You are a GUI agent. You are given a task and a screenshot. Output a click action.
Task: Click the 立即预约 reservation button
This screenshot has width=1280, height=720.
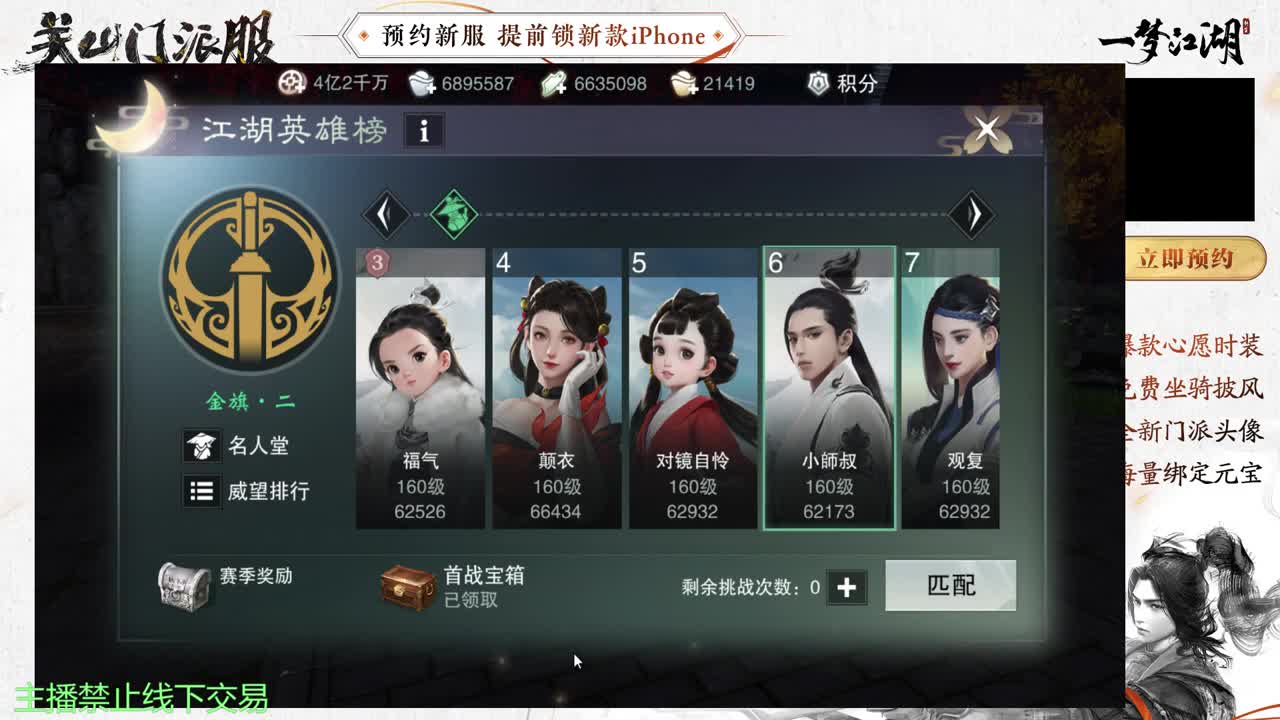1190,258
